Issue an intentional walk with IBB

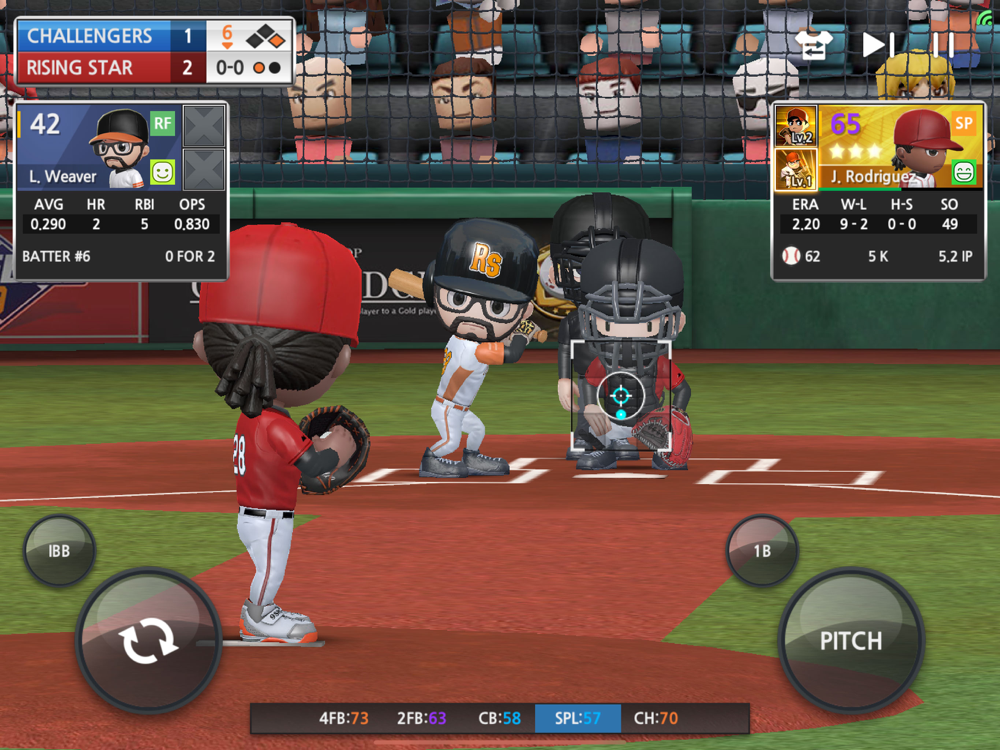tap(59, 550)
